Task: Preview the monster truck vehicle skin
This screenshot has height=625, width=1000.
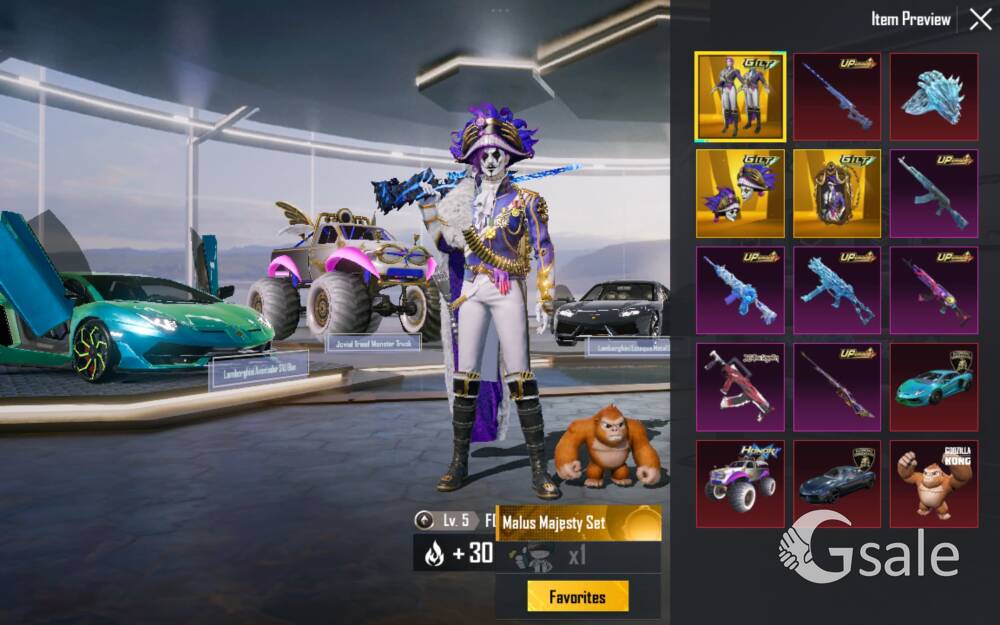Action: pyautogui.click(x=740, y=484)
